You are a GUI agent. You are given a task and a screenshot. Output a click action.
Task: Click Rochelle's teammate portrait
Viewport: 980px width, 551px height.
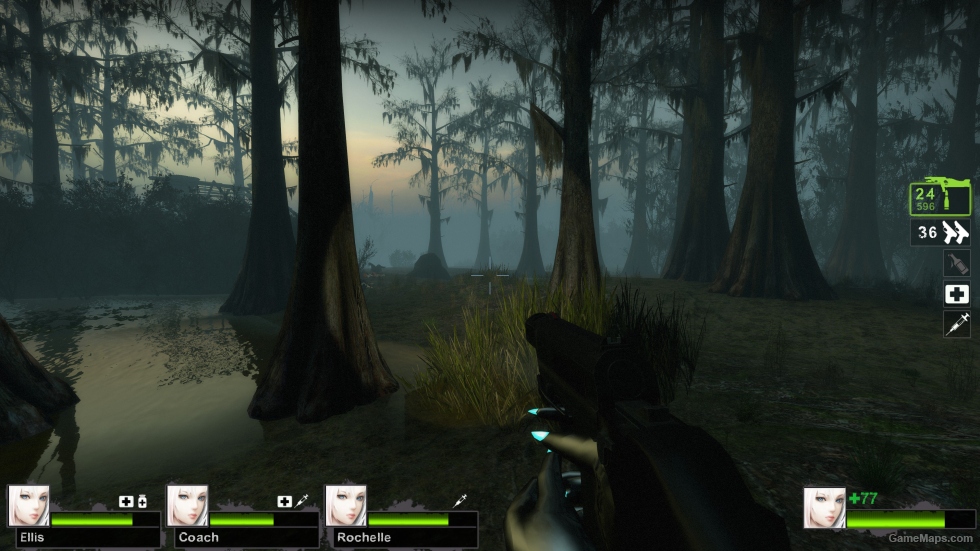click(x=345, y=506)
